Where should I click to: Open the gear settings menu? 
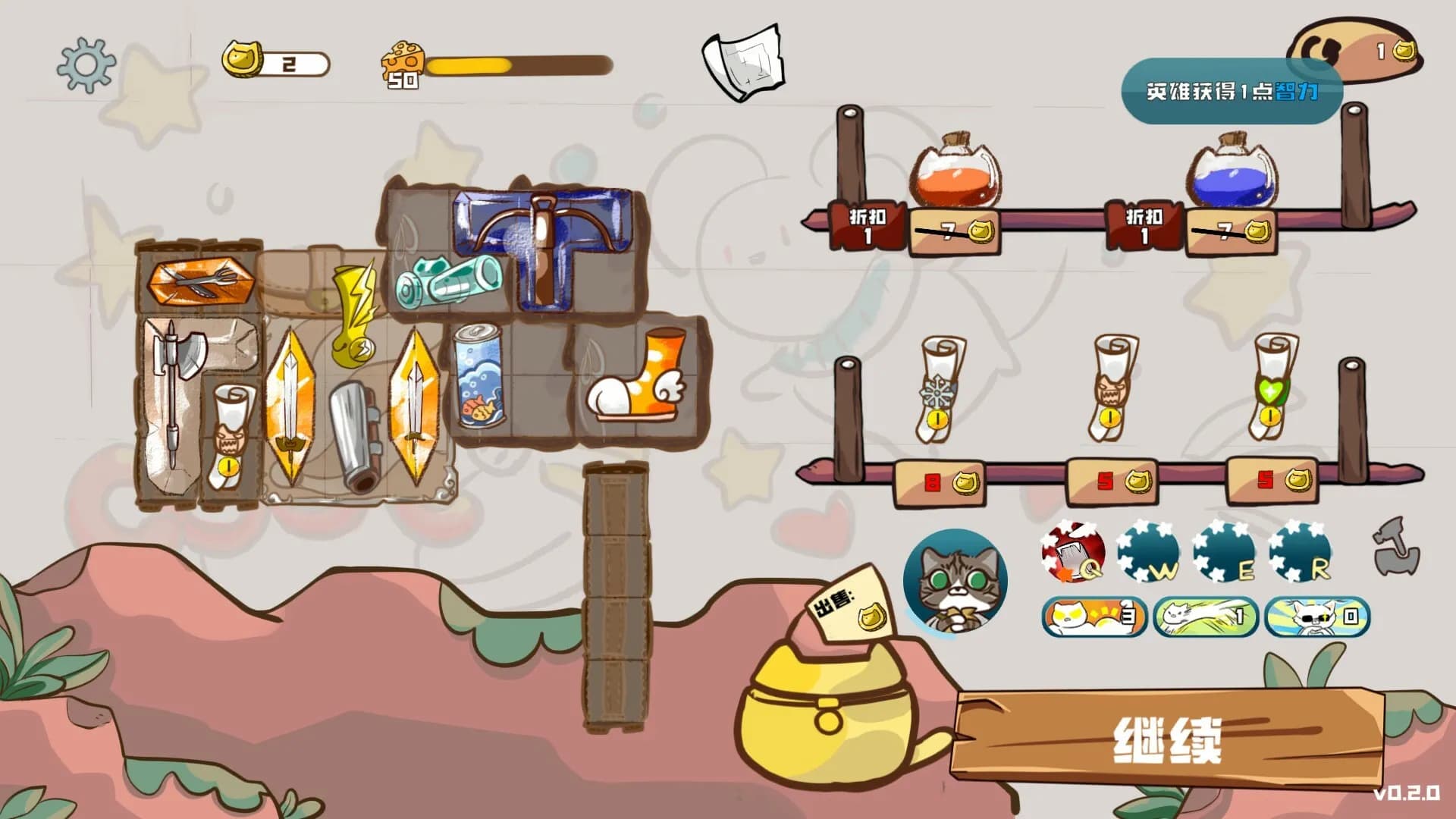tap(86, 65)
